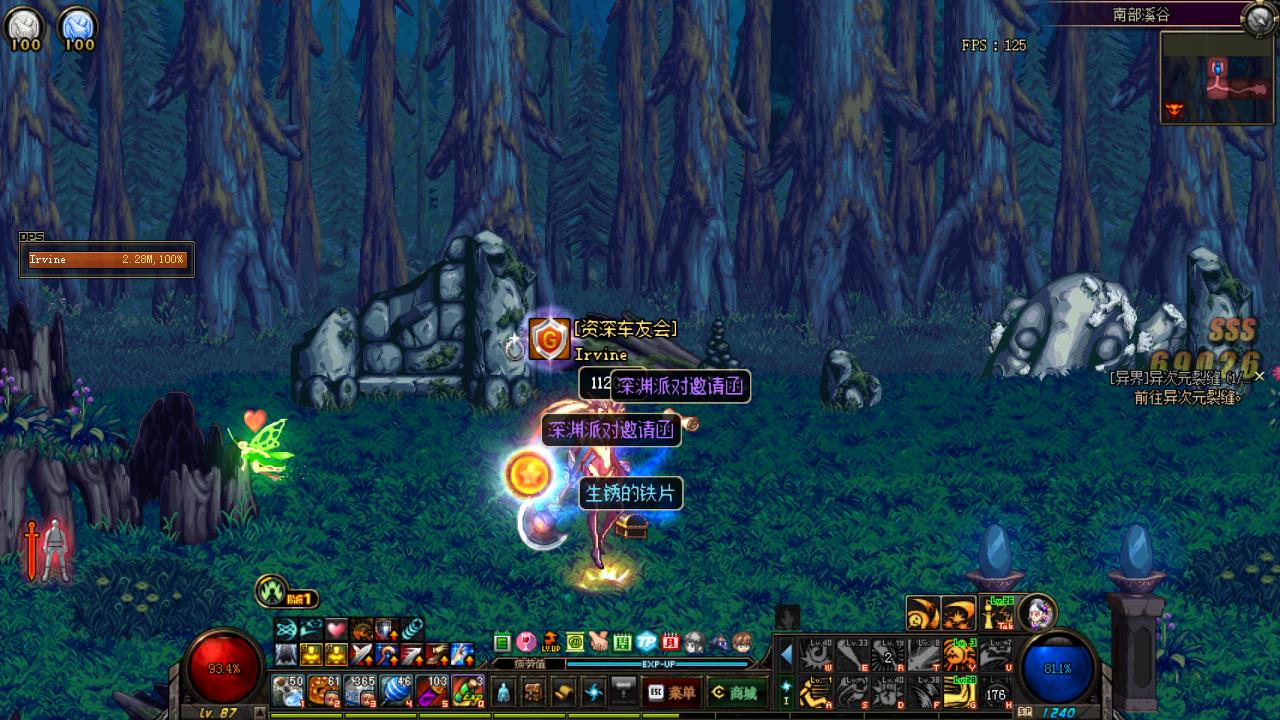Image resolution: width=1280 pixels, height=720 pixels.
Task: Open the handshake icon in the event row
Action: [x=598, y=642]
